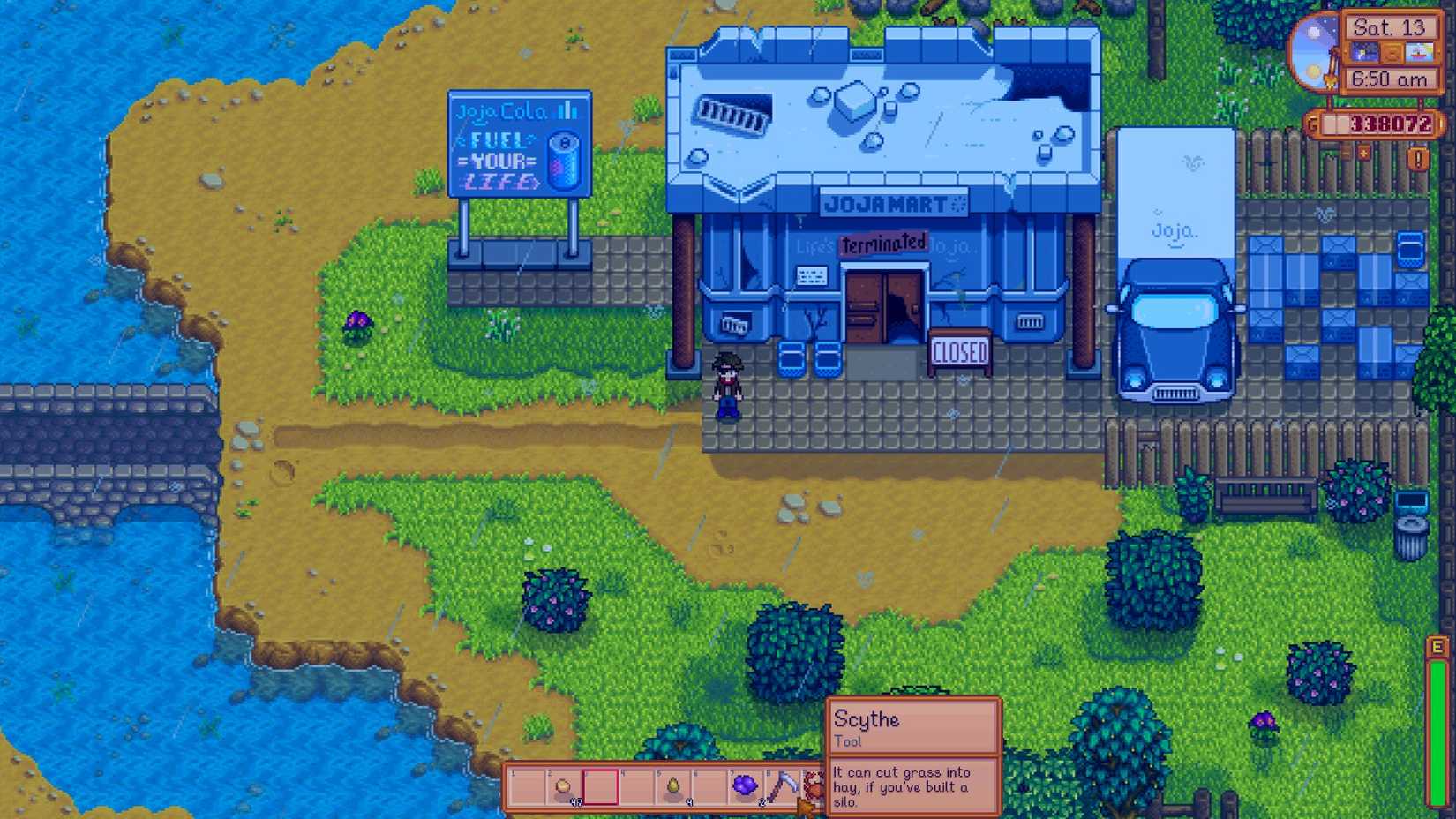The width and height of the screenshot is (1456, 819).
Task: Click the 6:50 am time display
Action: click(x=1392, y=79)
